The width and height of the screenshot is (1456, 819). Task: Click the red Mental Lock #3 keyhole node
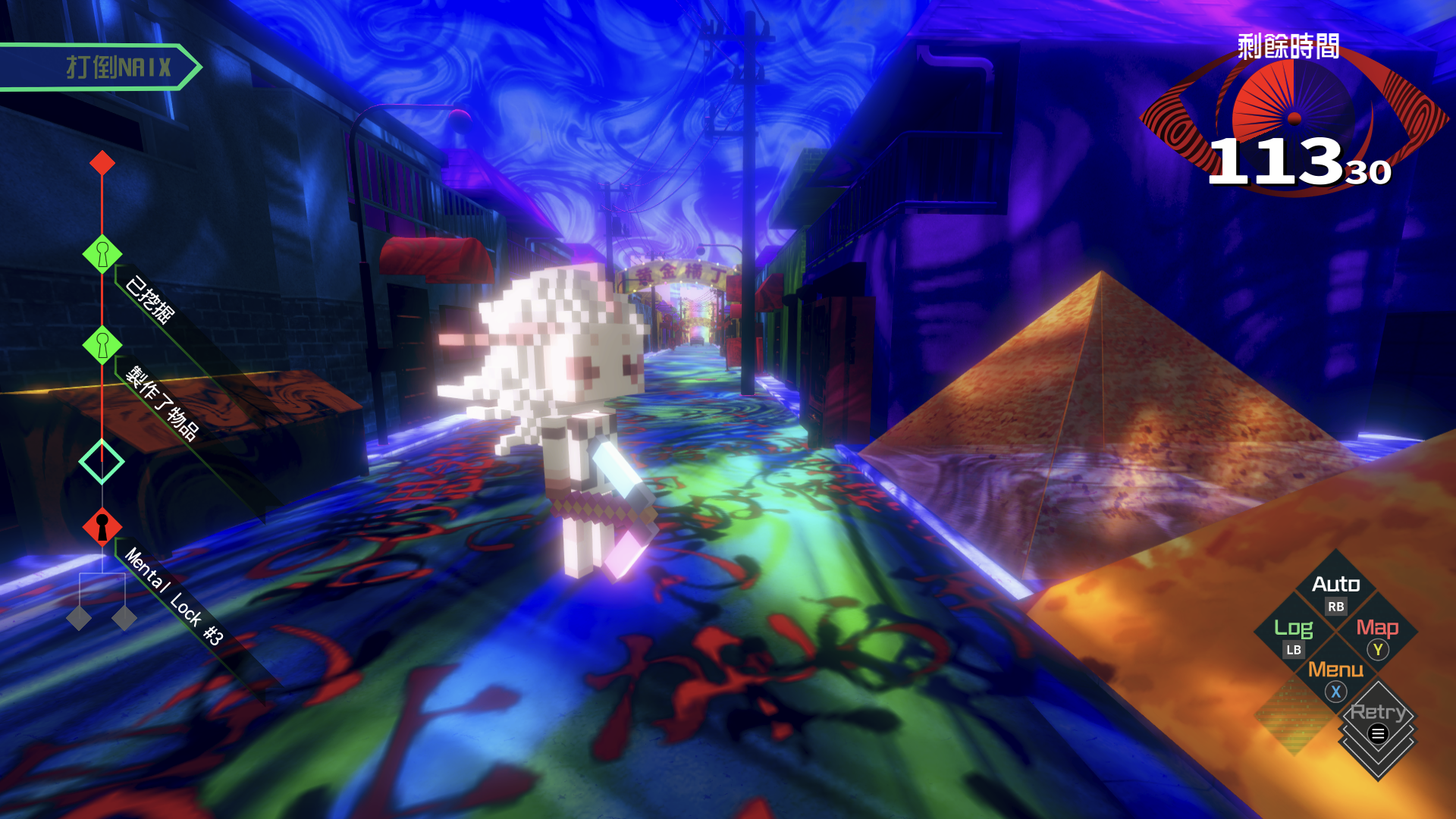click(x=102, y=526)
